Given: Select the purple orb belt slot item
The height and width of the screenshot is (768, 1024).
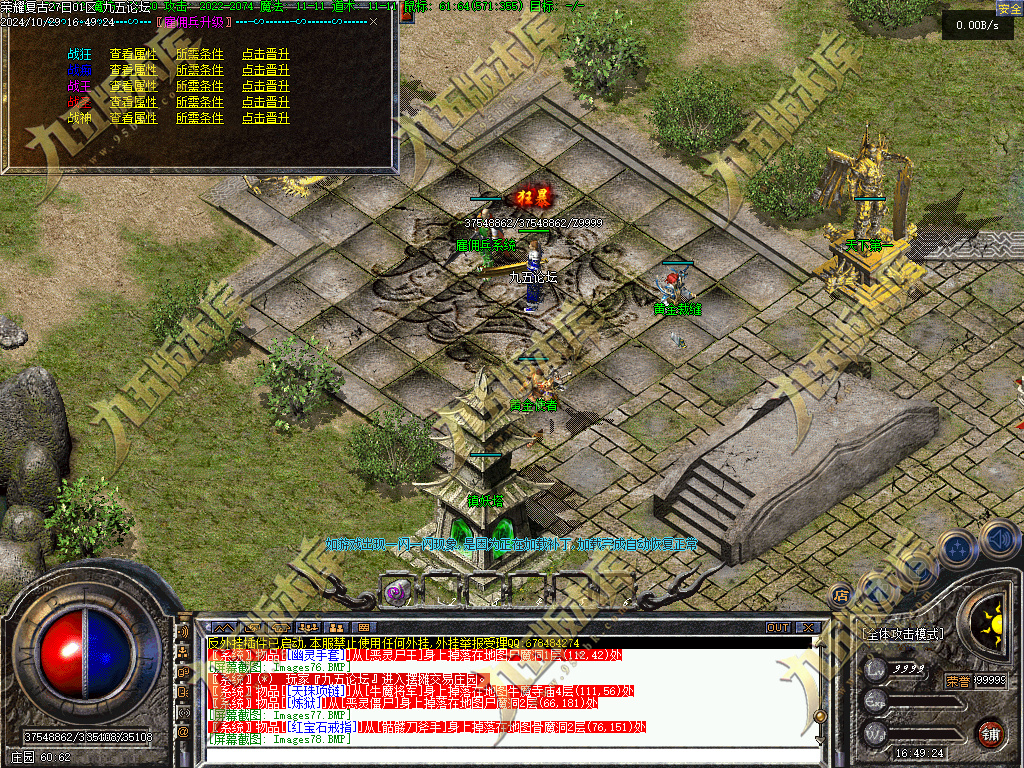Looking at the screenshot, I should click(x=397, y=592).
